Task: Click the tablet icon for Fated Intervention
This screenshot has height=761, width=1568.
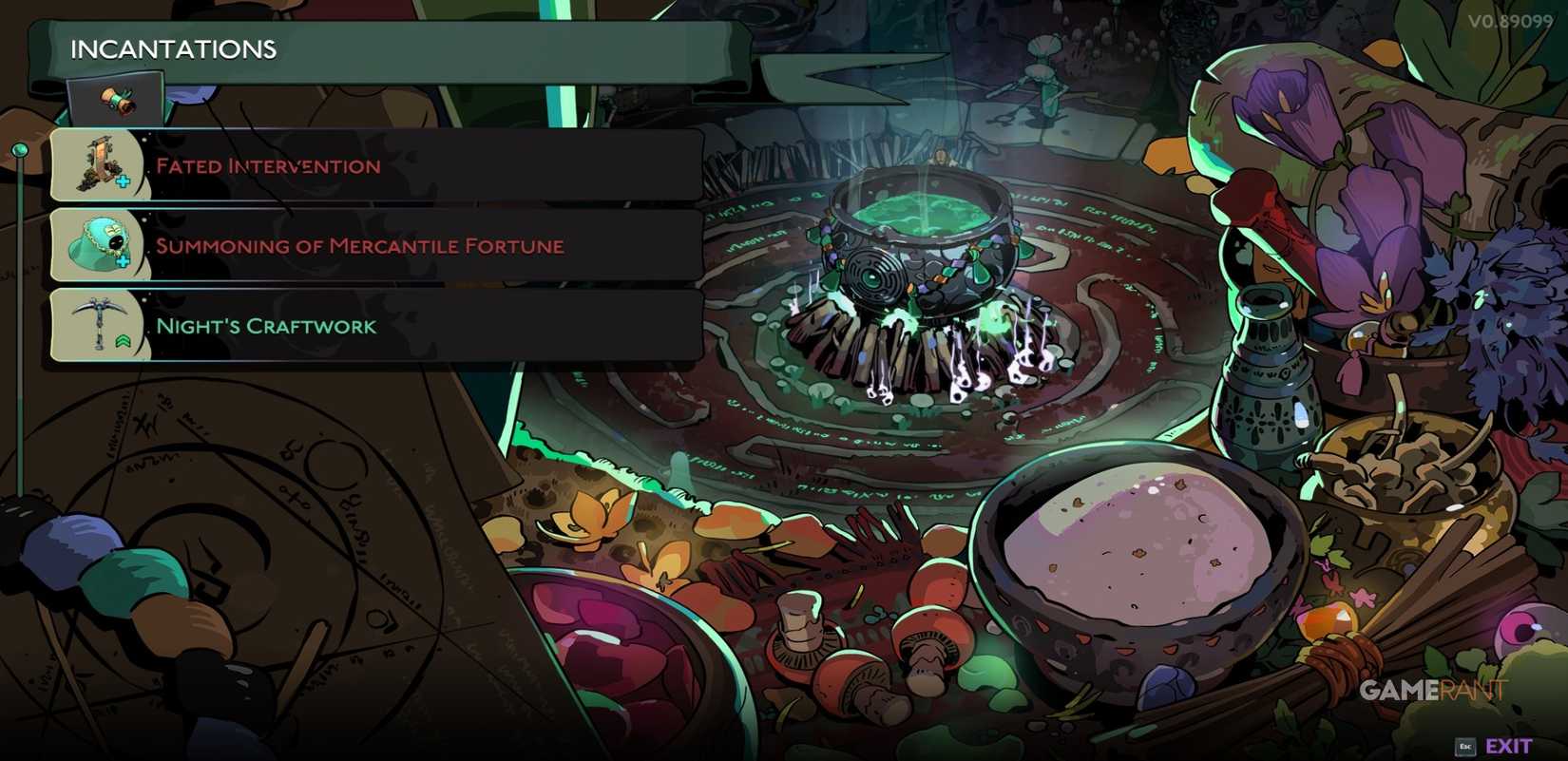Action: [x=98, y=164]
